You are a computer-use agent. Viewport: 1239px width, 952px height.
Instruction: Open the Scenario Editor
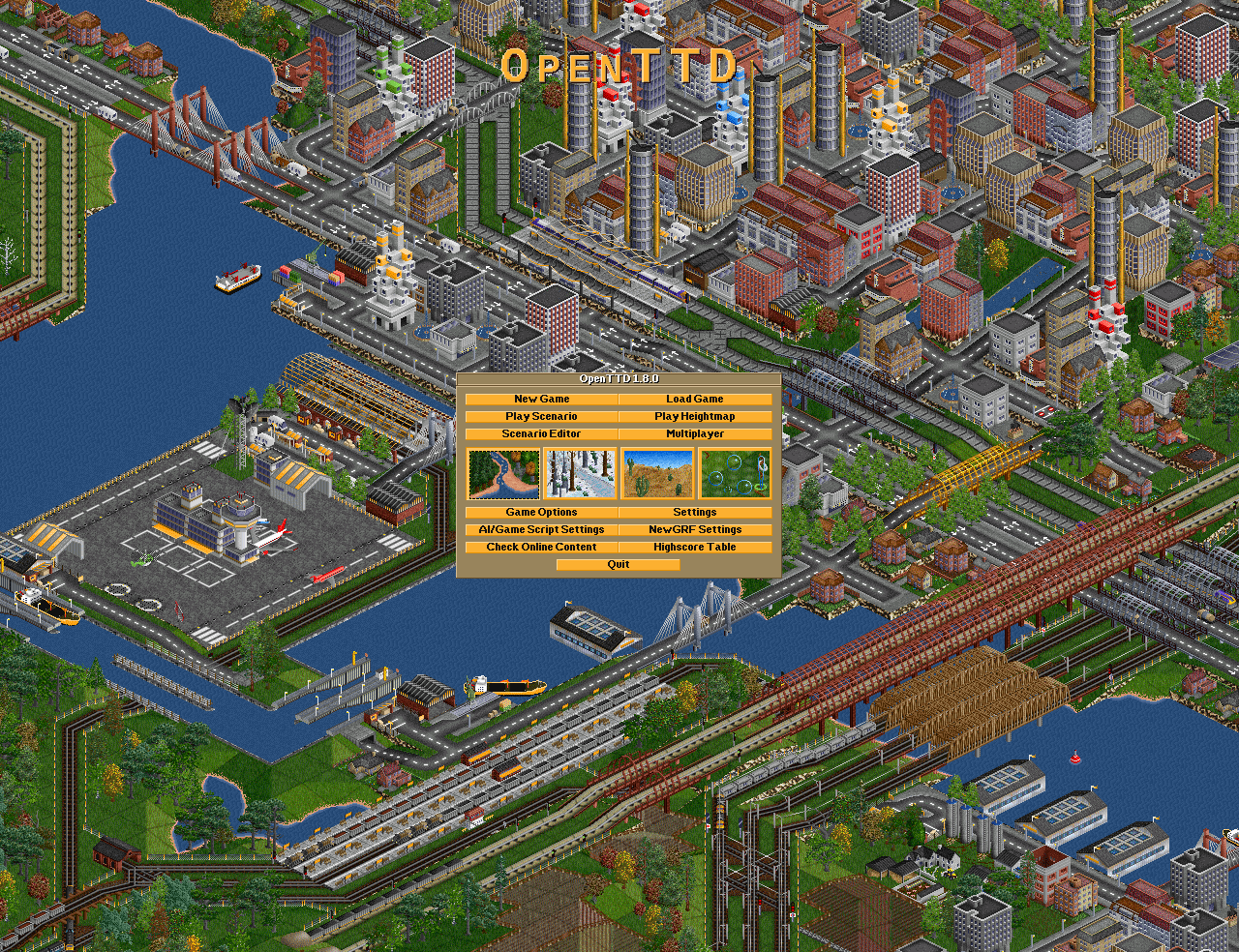(x=541, y=433)
